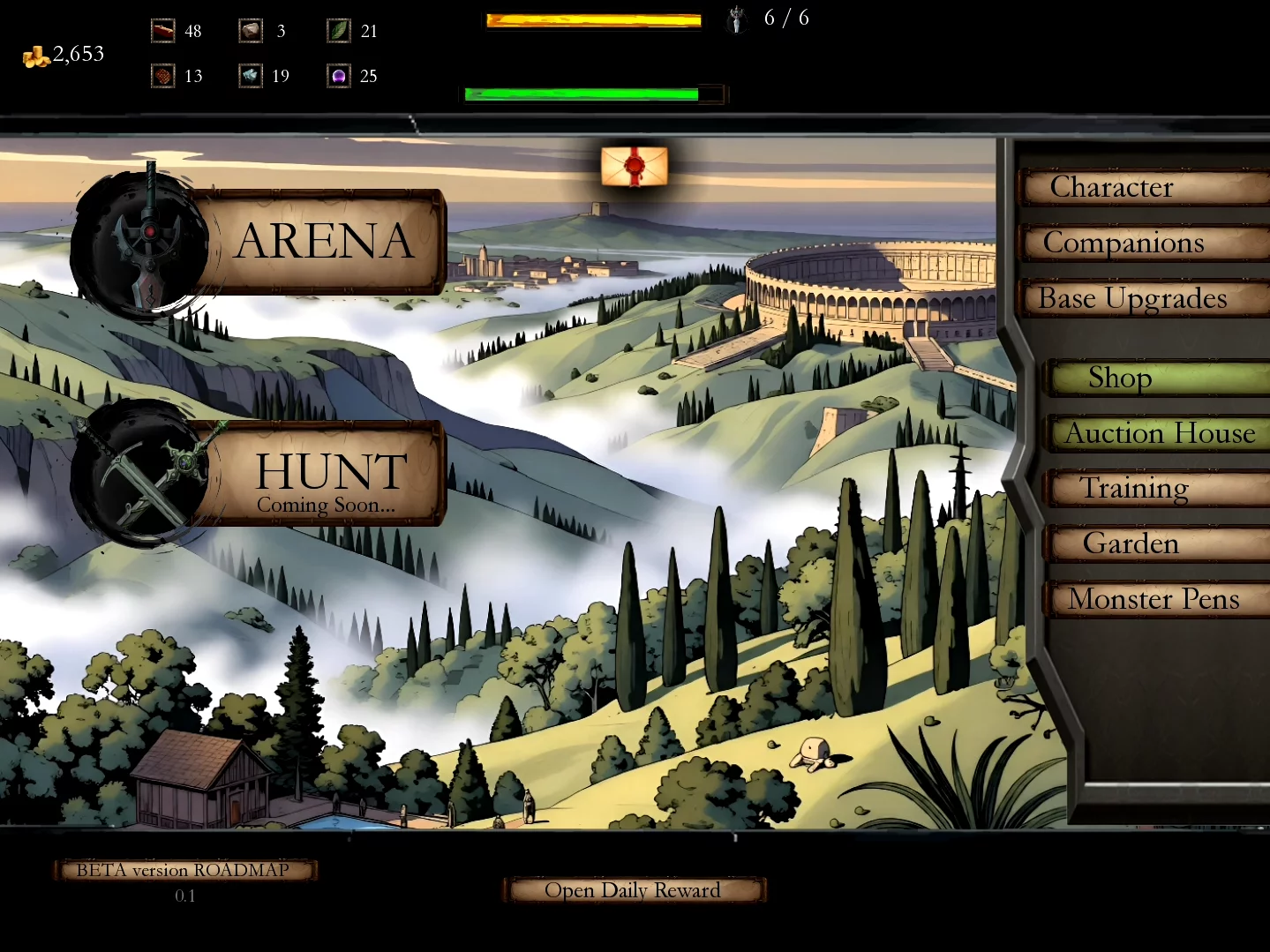View the Monster Pens
Image resolution: width=1270 pixels, height=952 pixels.
(1154, 600)
